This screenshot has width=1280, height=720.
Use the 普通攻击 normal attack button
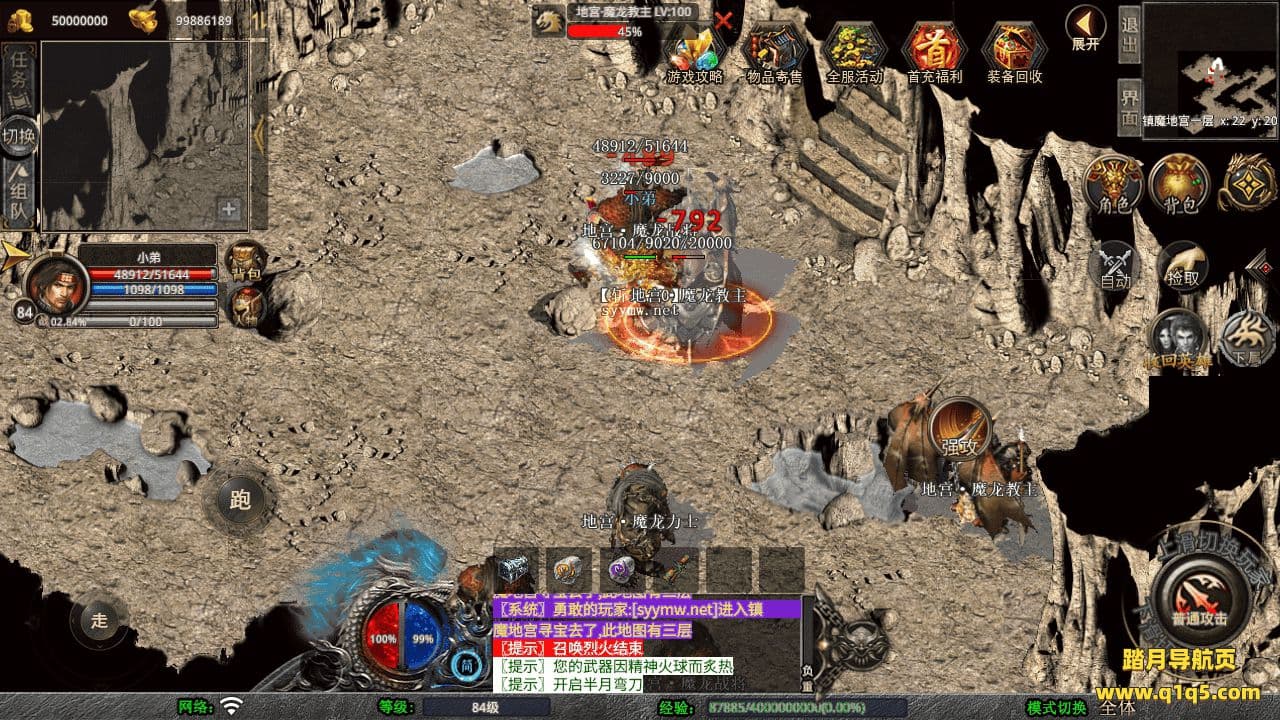(1199, 599)
